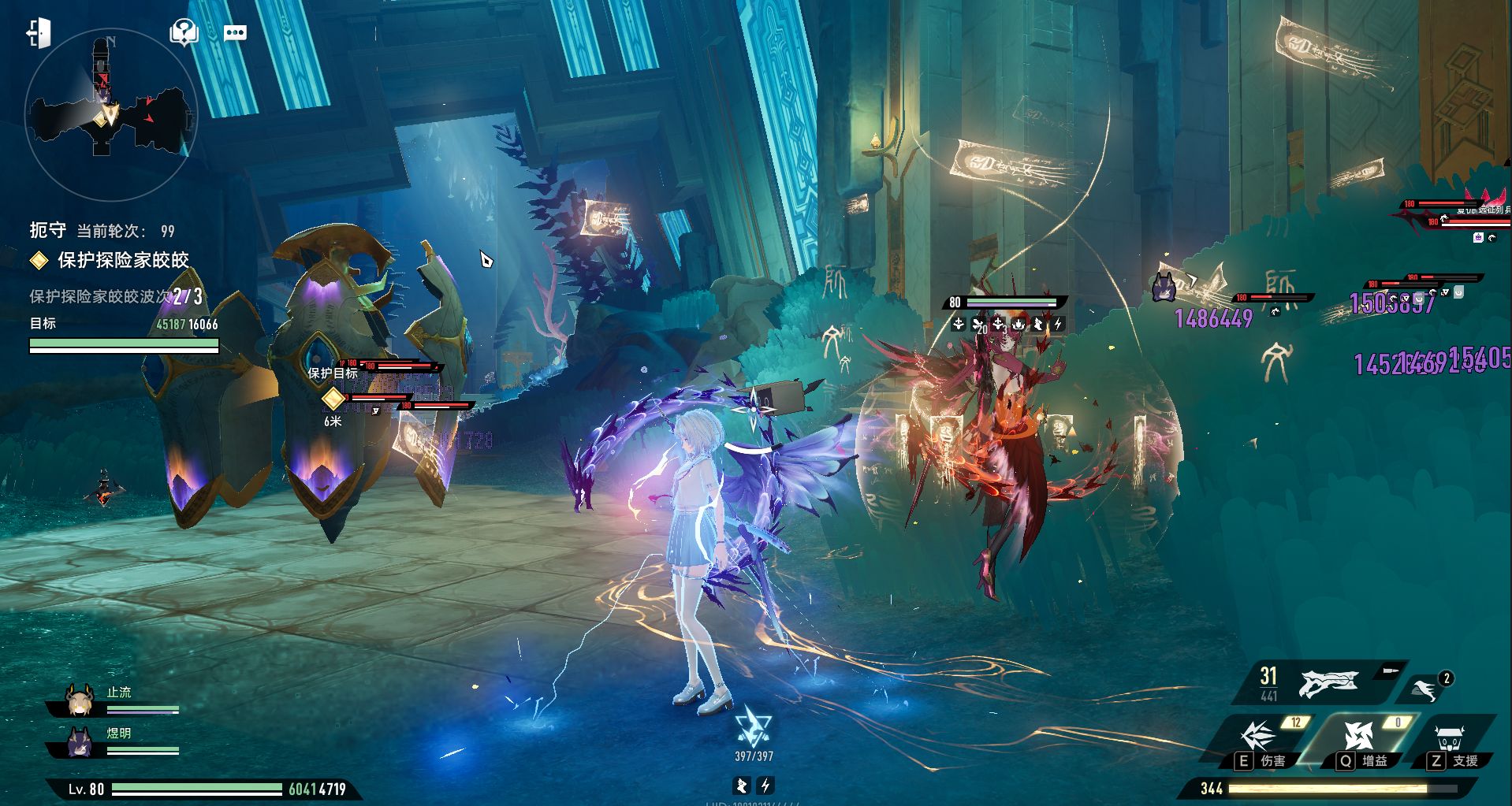Select party member 止流 portrait
This screenshot has width=1512, height=806.
tap(80, 700)
